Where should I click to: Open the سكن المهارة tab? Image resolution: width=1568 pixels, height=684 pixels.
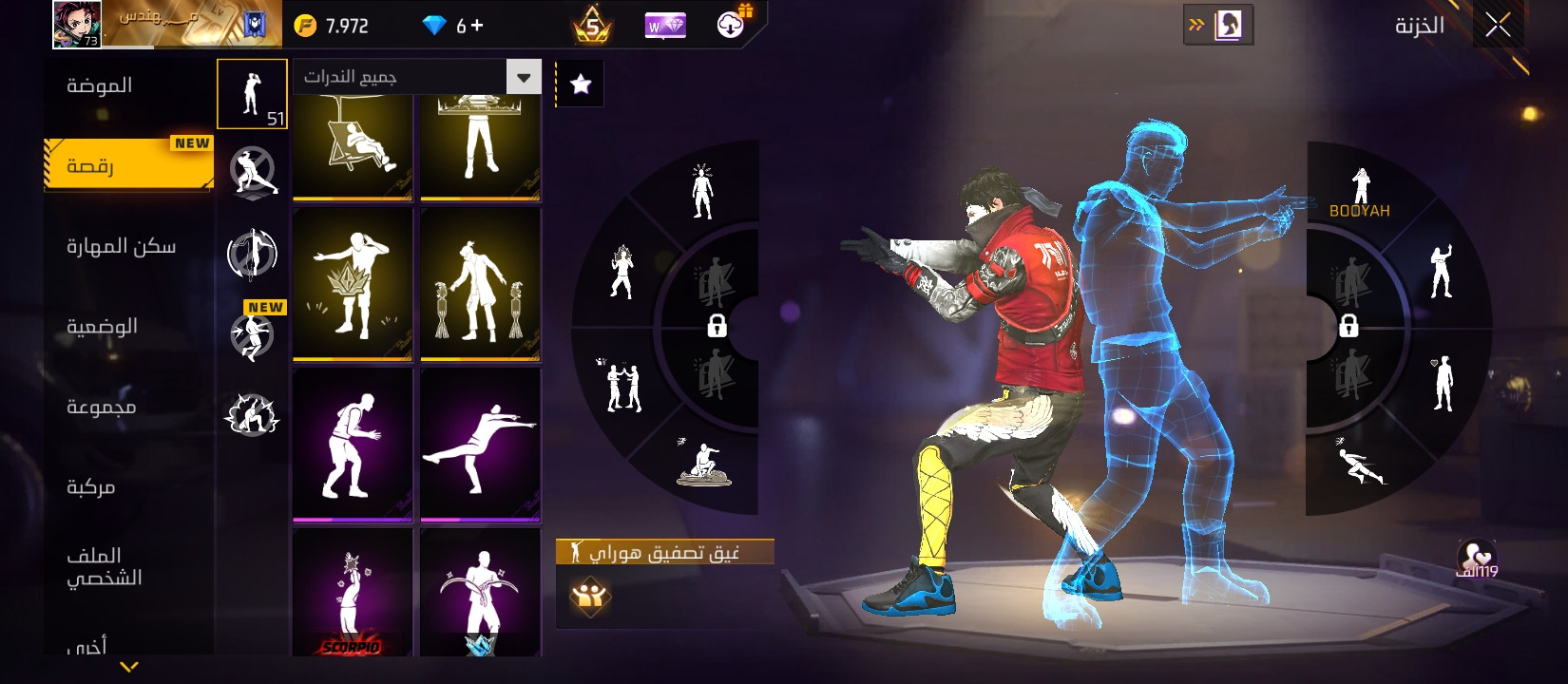(x=121, y=246)
